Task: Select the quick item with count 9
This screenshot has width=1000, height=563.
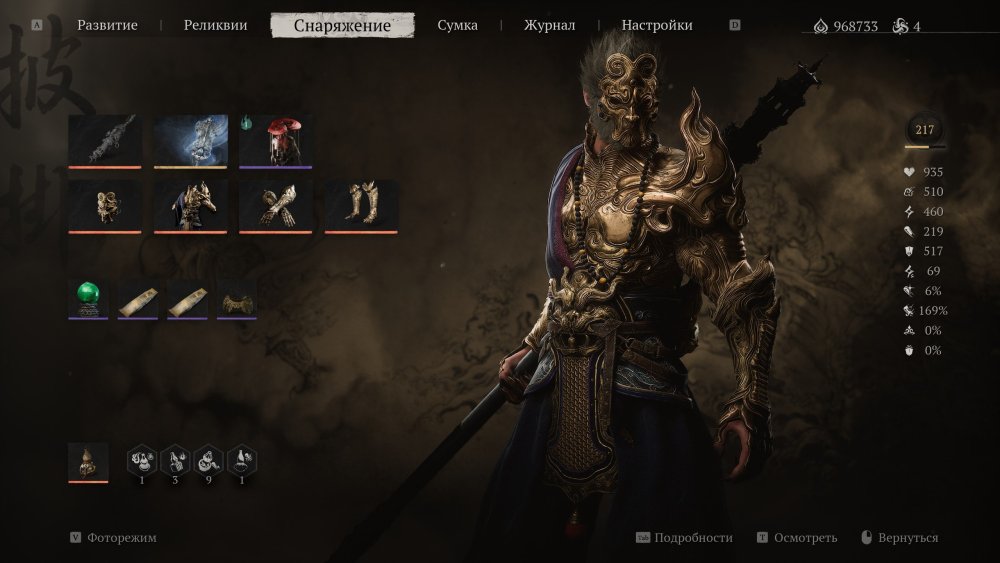Action: click(209, 461)
